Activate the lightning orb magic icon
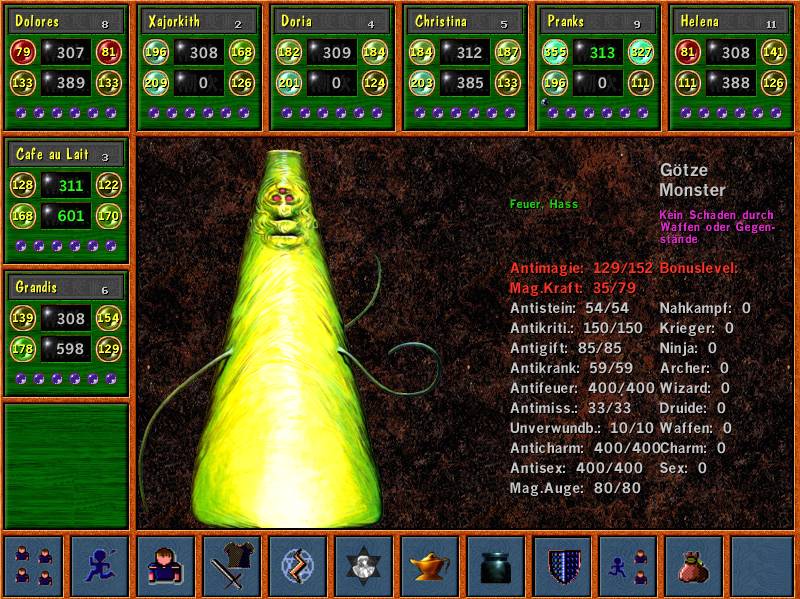Viewport: 800px width, 599px height. click(297, 566)
